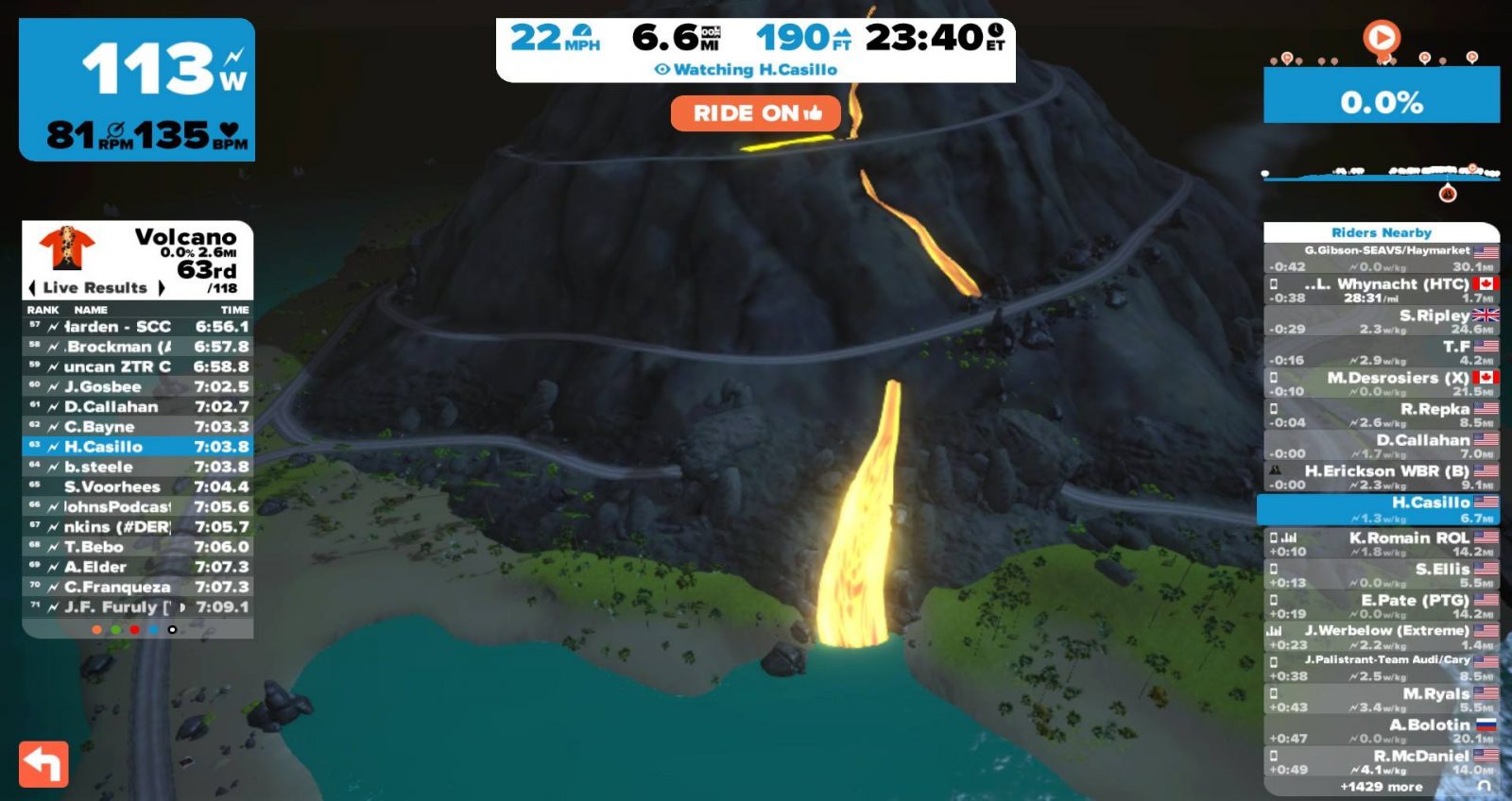Go to previous Live Results page arrow
This screenshot has height=801, width=1512.
point(32,287)
